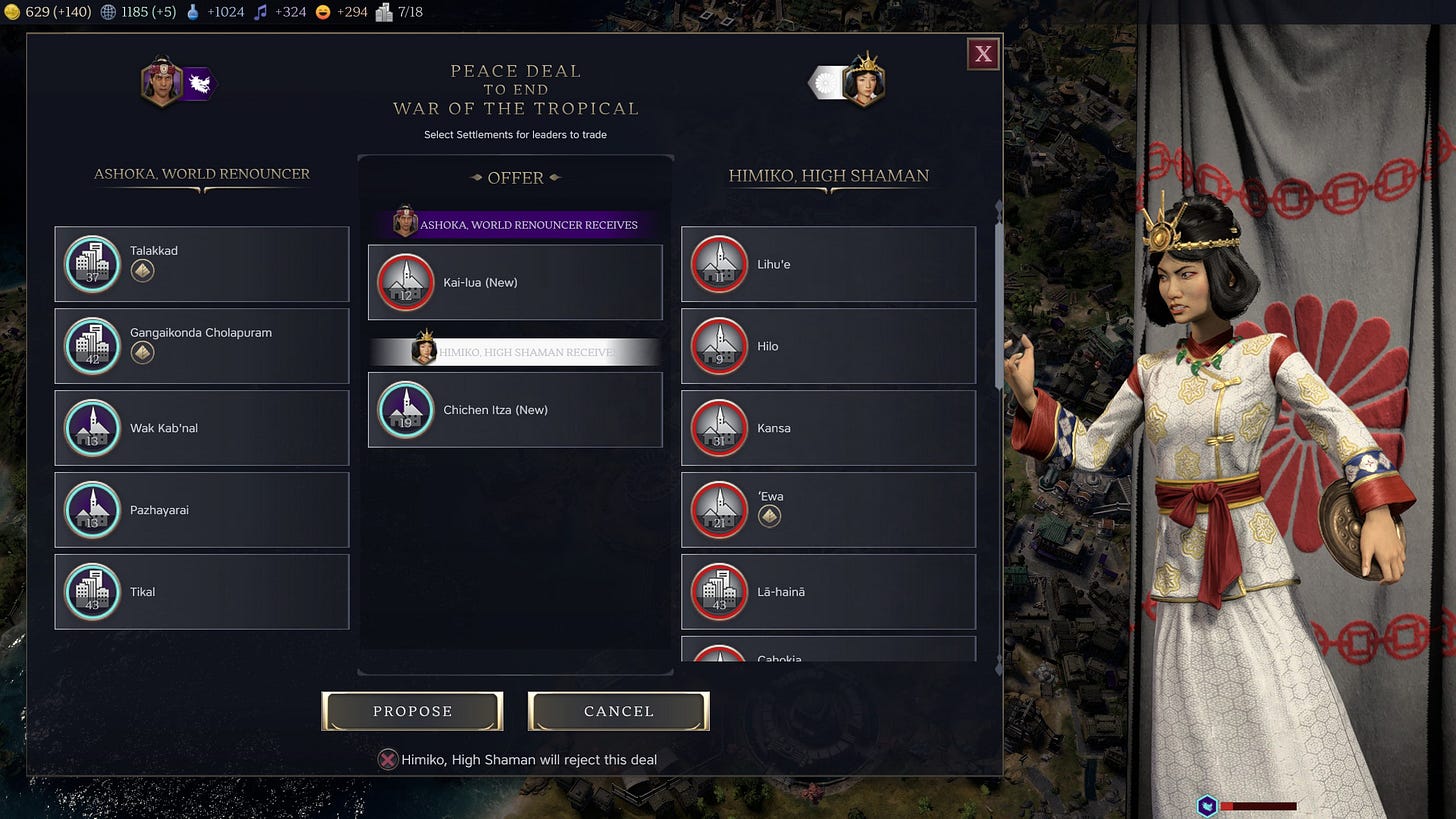Close the peace deal window

(983, 54)
